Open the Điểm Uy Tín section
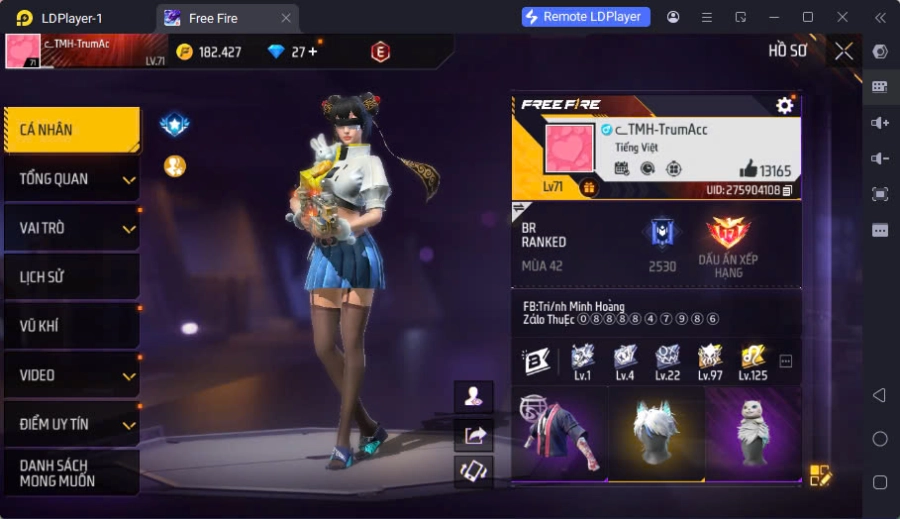900x519 pixels. tap(71, 424)
